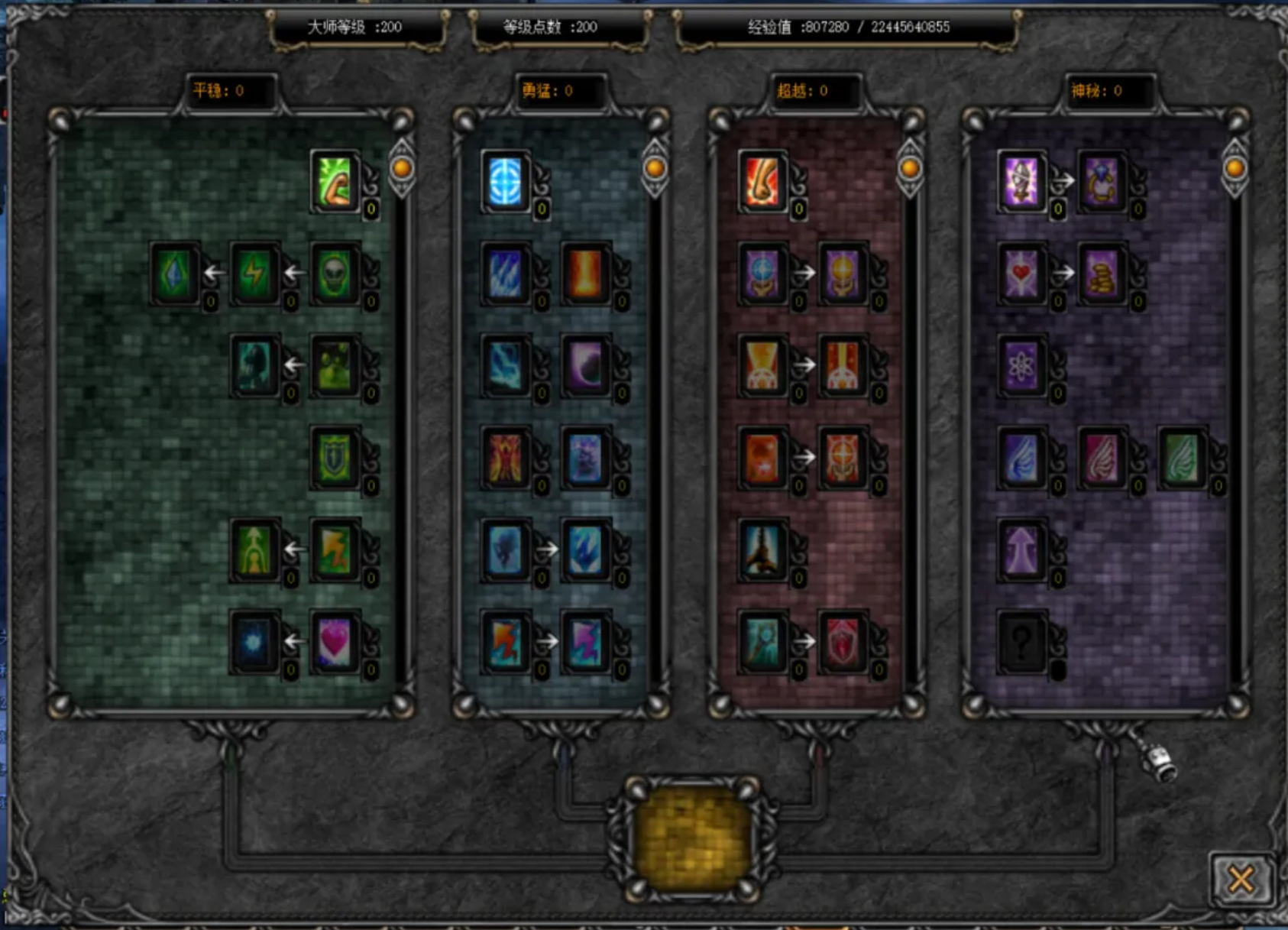The height and width of the screenshot is (930, 1288).
Task: Click the locked question mark skill
Action: [1021, 642]
